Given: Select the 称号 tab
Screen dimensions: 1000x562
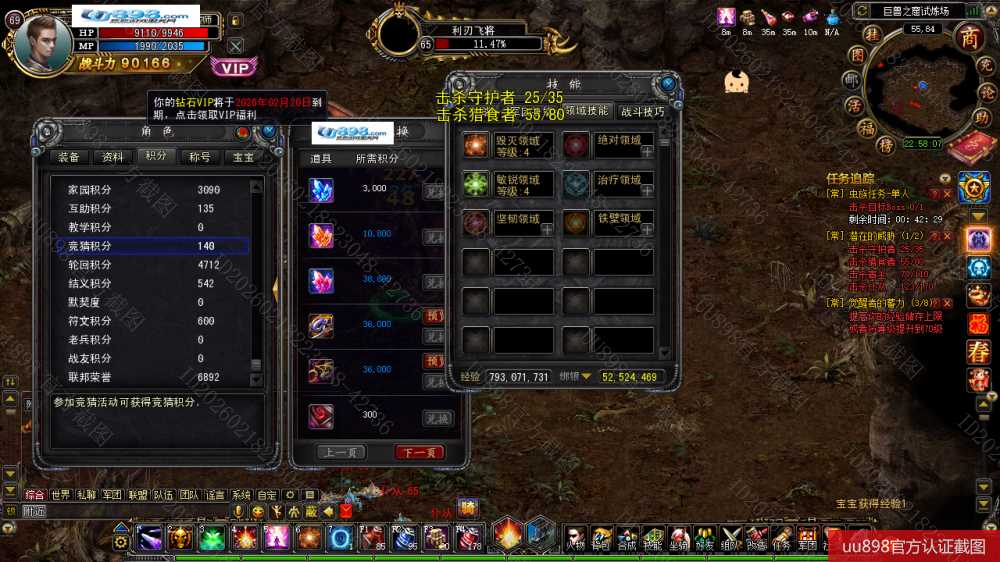Looking at the screenshot, I should (200, 157).
